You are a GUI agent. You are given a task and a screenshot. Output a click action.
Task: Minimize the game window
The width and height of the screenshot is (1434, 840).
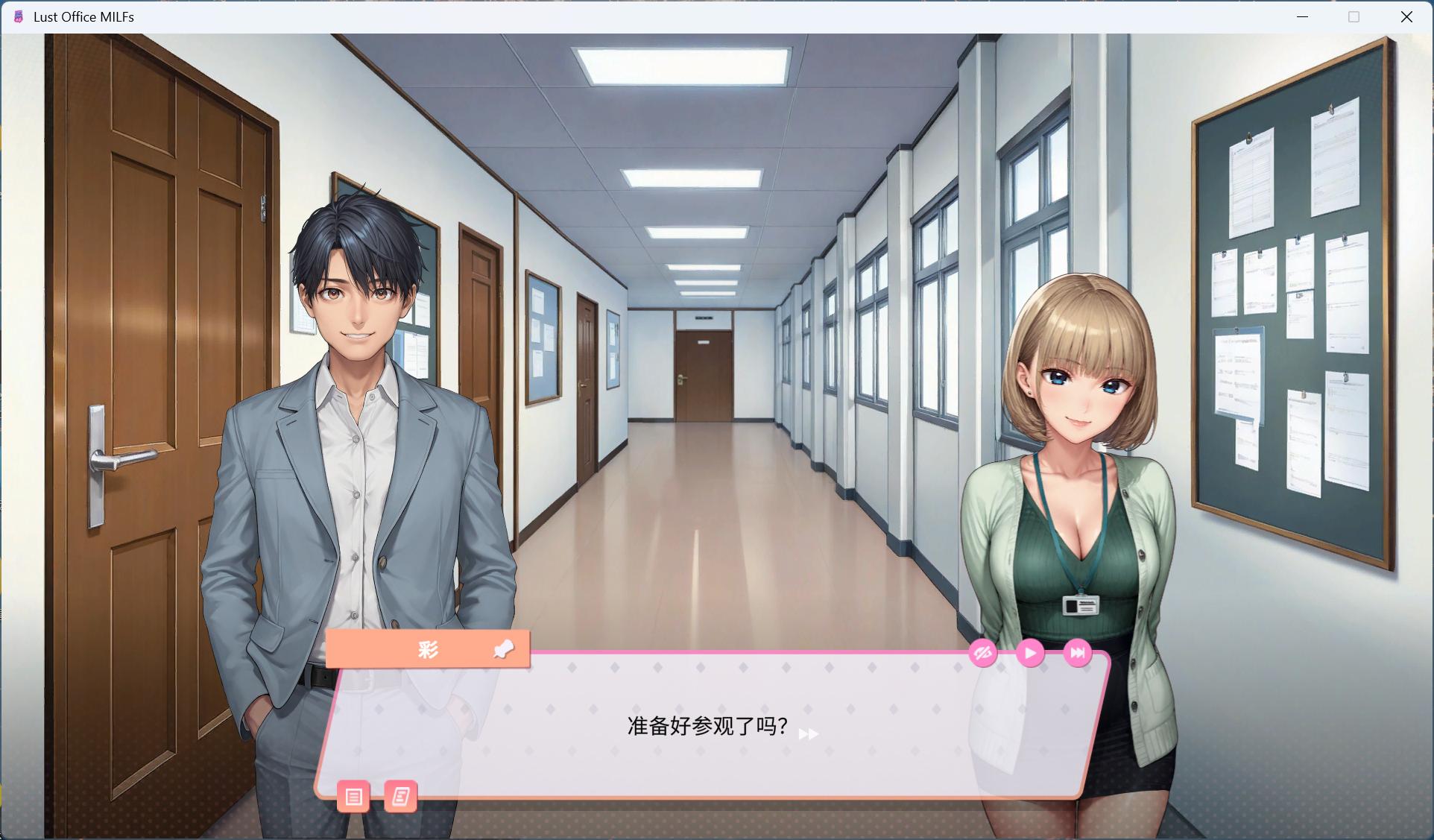1303,16
